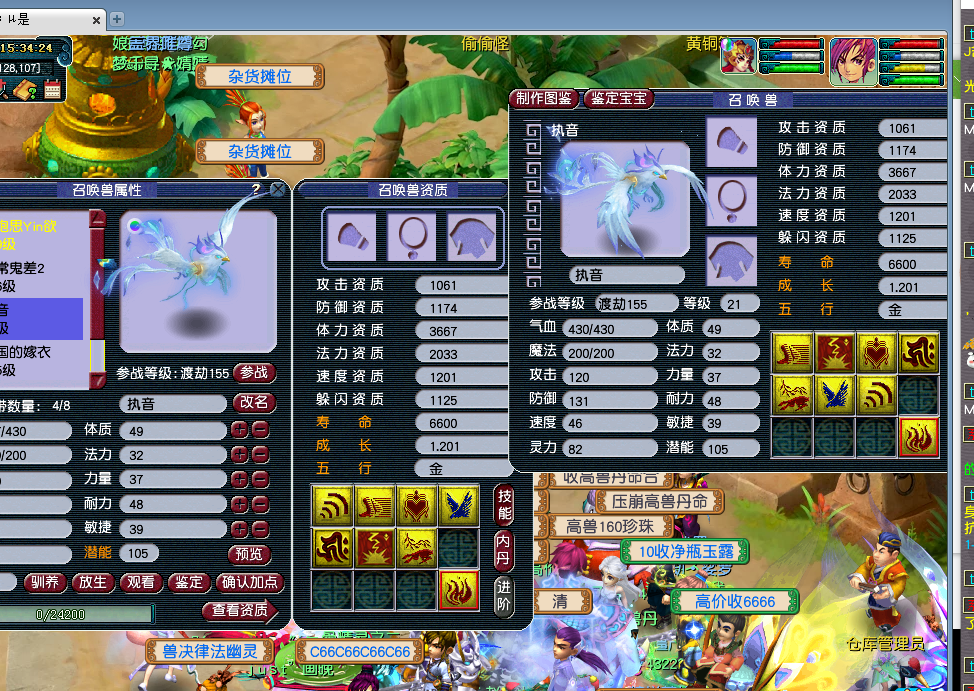The height and width of the screenshot is (691, 974).
Task: Appraise the pet using 鉴定
Action: click(188, 582)
